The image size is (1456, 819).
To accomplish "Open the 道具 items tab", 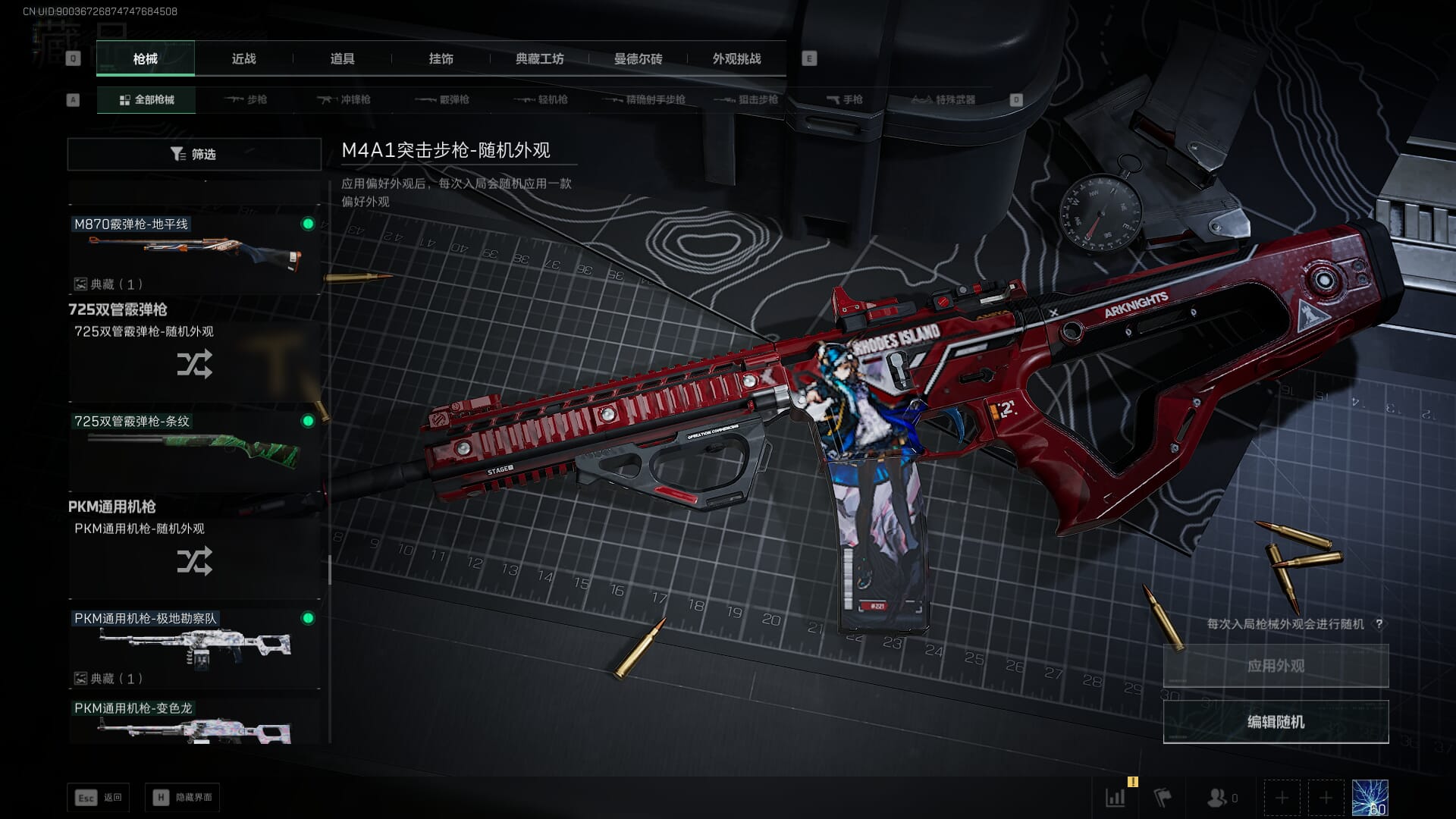I will 342,58.
